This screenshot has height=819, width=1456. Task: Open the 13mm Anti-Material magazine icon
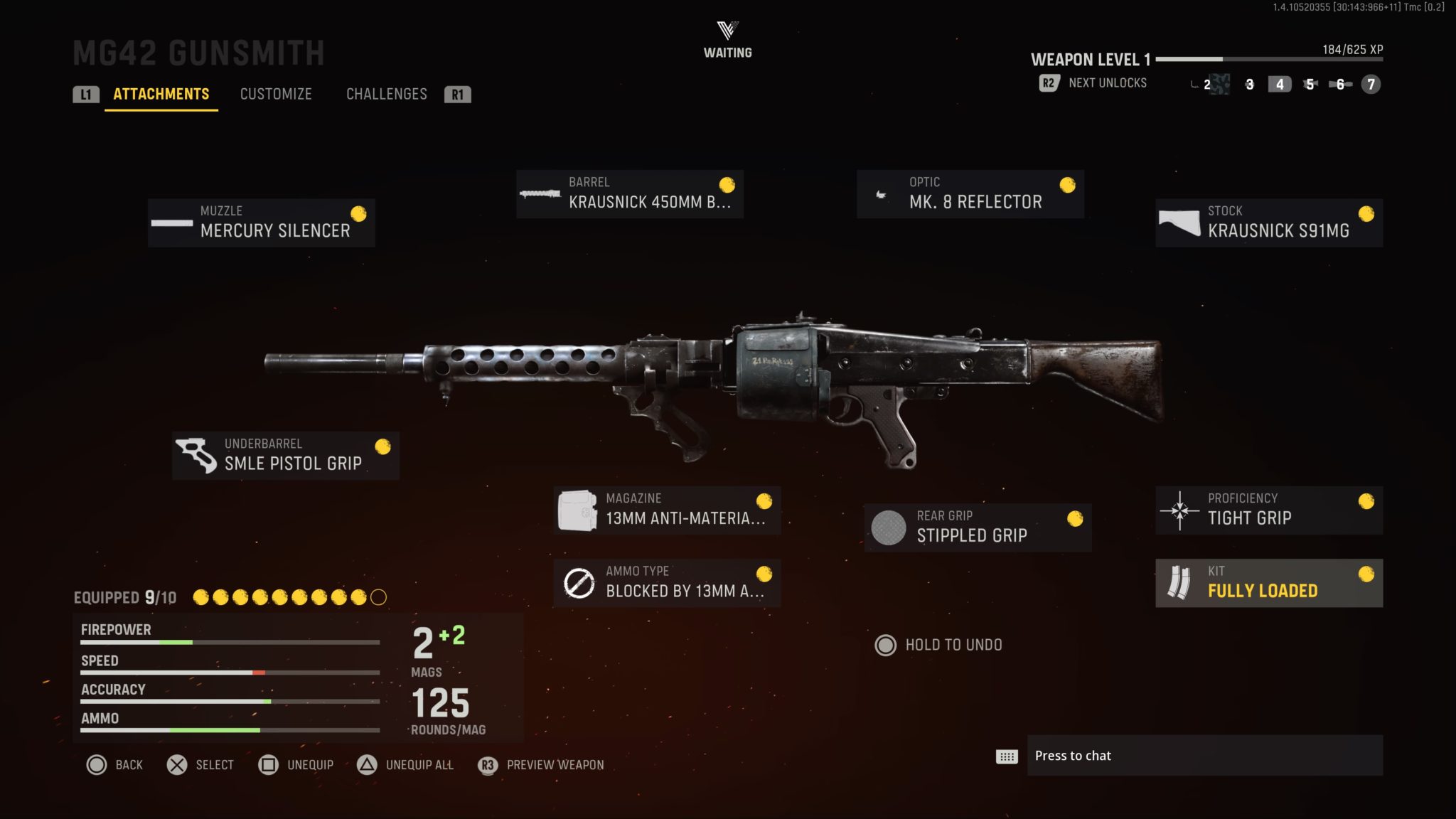[x=577, y=509]
